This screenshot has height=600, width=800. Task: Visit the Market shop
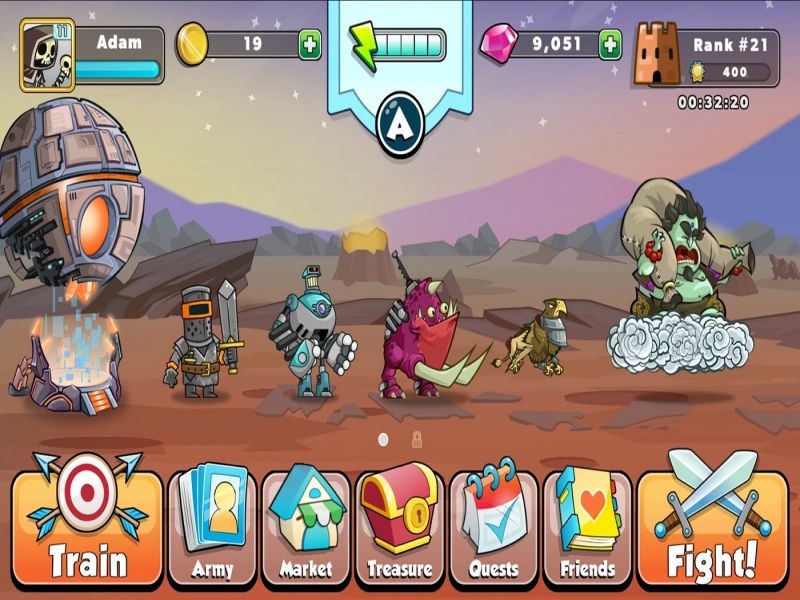[x=305, y=527]
